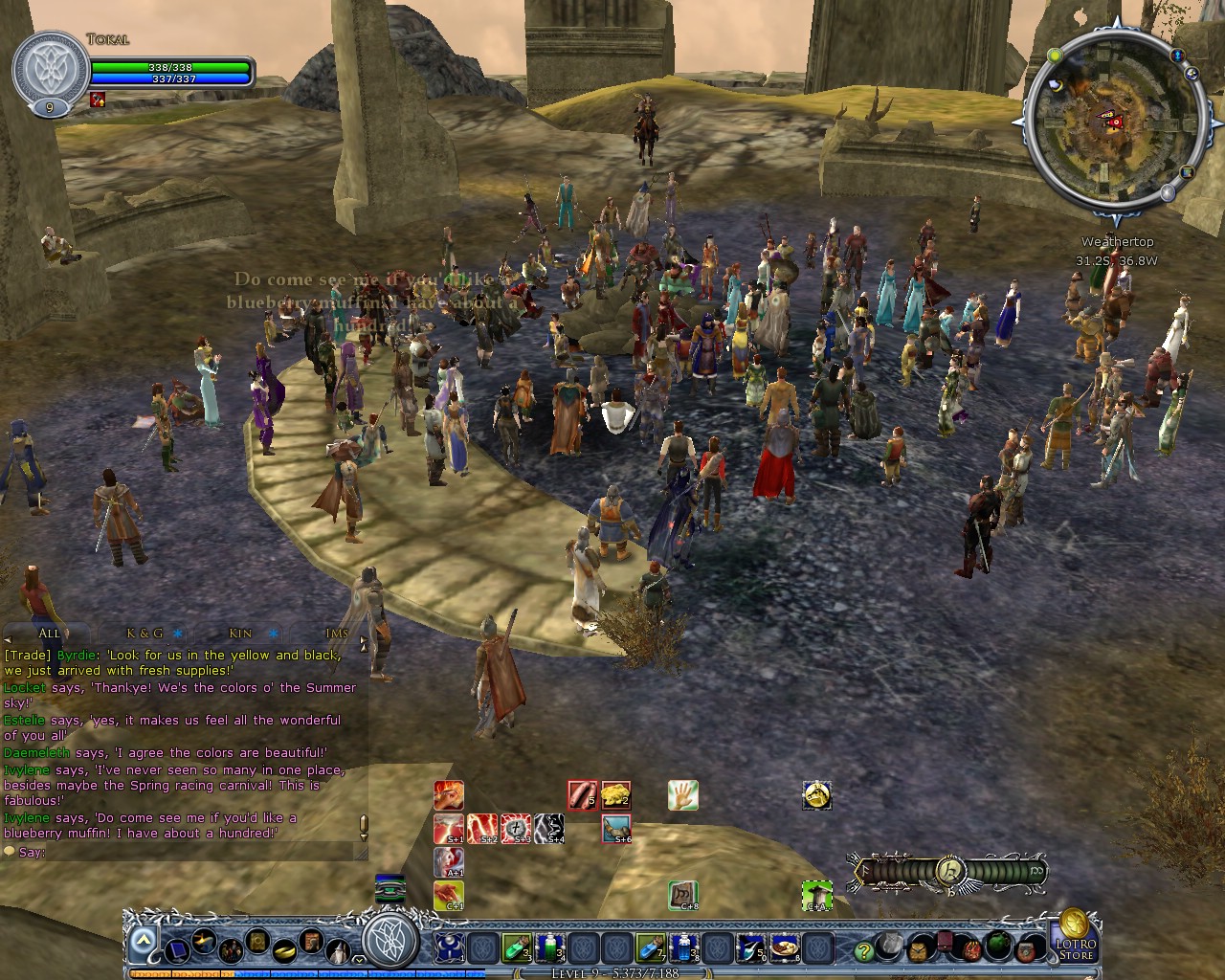Viewport: 1225px width, 980px height.
Task: Select the IMS chat tab
Action: [x=336, y=634]
